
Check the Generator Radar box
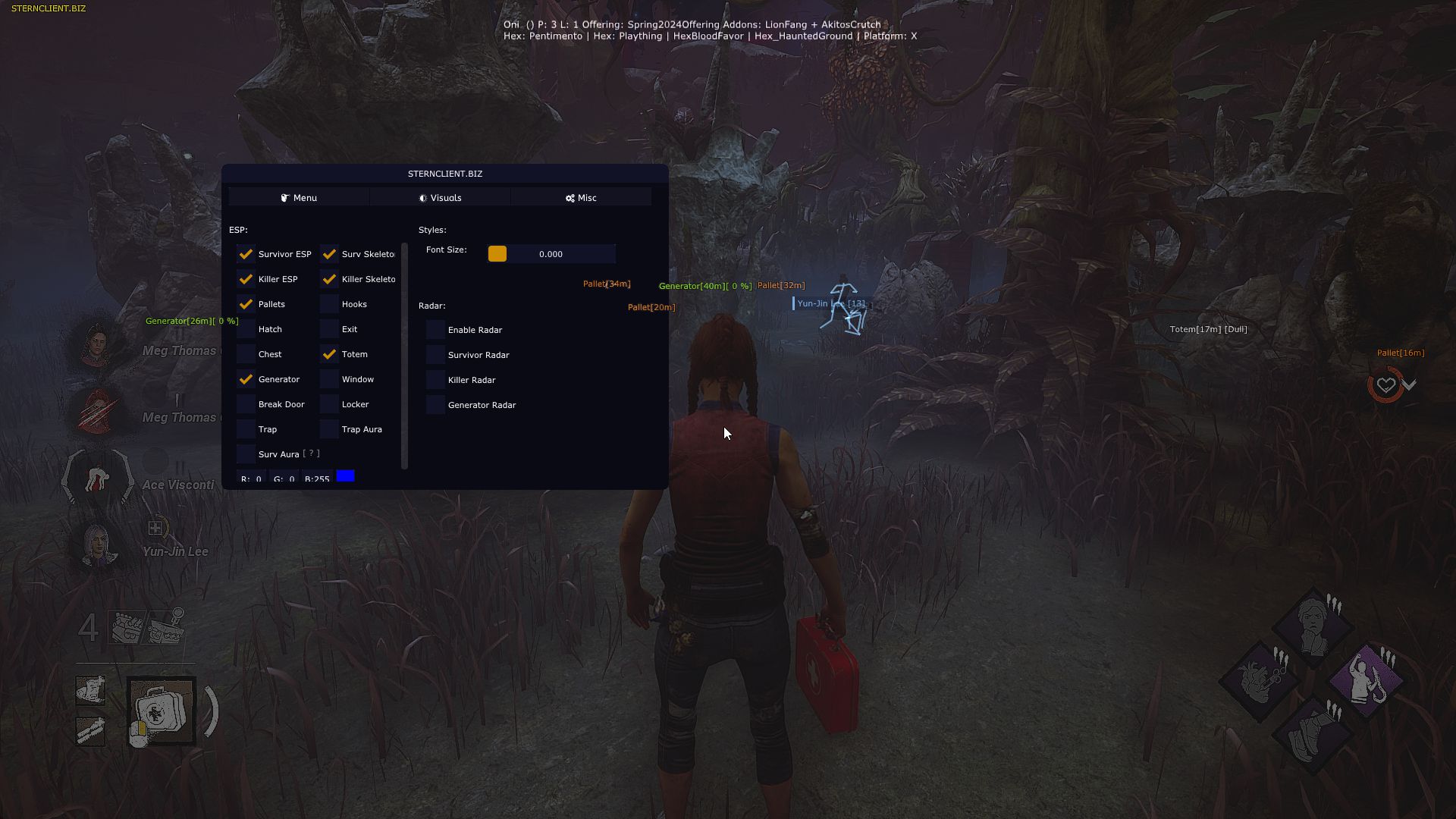tap(435, 405)
